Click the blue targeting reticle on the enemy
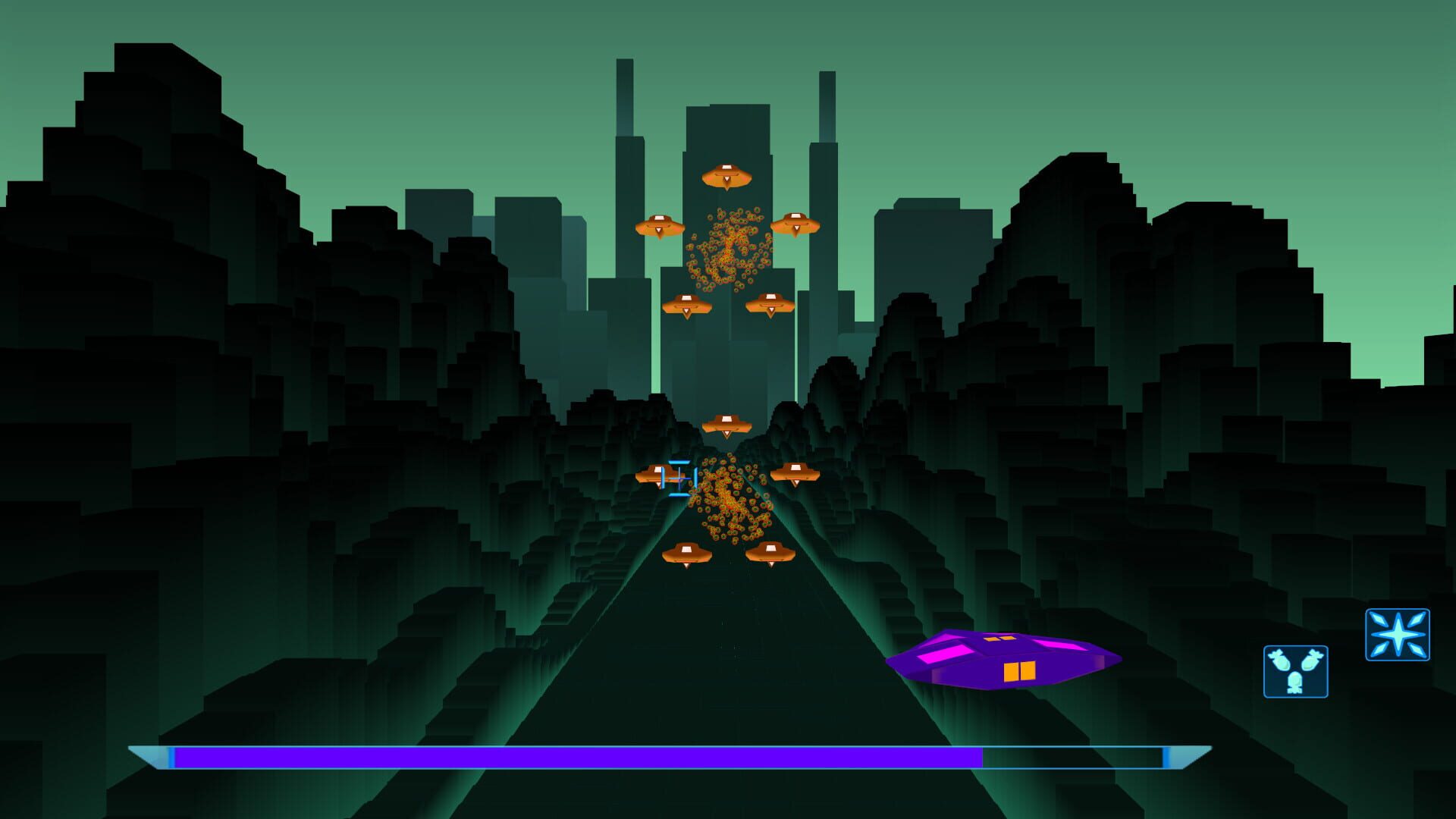Image resolution: width=1456 pixels, height=819 pixels. pyautogui.click(x=679, y=478)
